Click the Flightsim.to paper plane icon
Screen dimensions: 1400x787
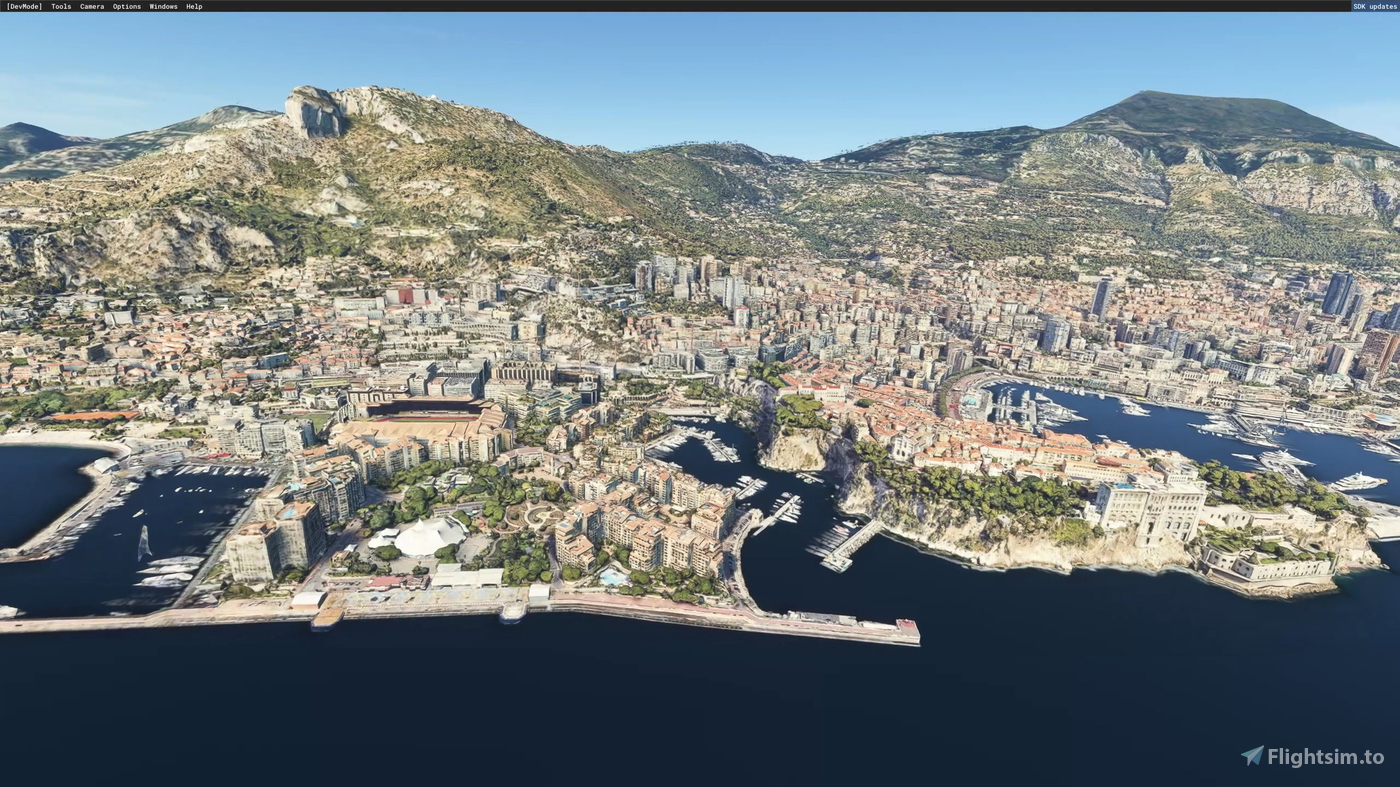pyautogui.click(x=1251, y=755)
